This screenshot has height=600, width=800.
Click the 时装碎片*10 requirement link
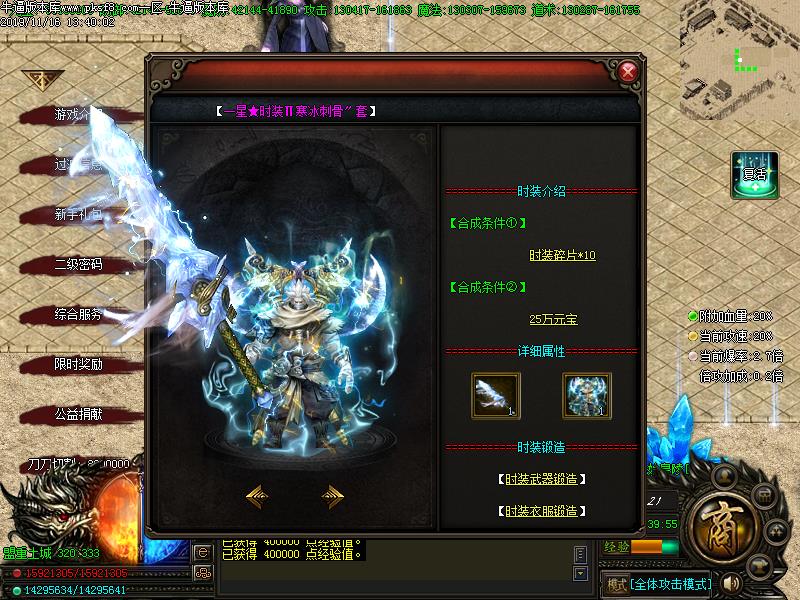562,255
